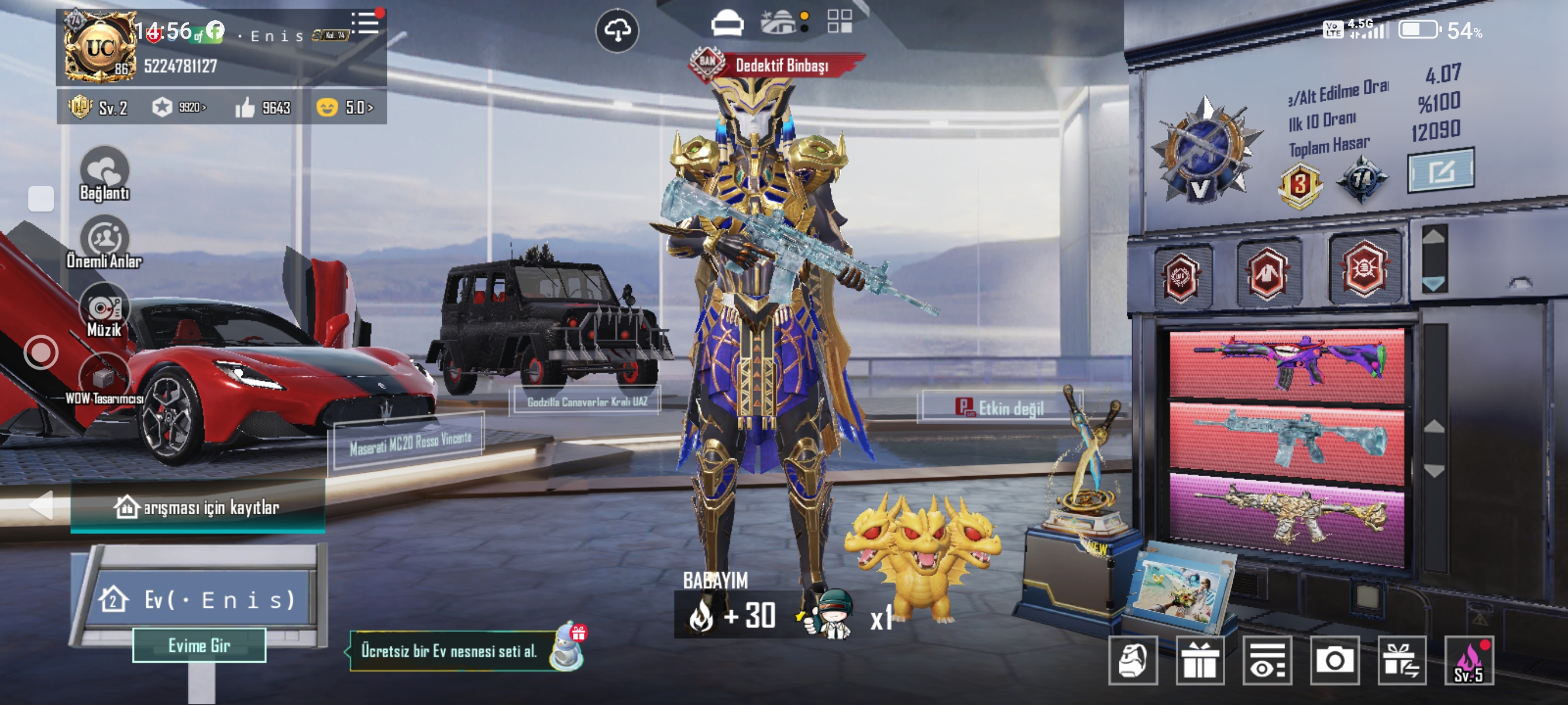Open the Sv. 5 flame level icon
This screenshot has height=705, width=1568.
(x=1468, y=661)
